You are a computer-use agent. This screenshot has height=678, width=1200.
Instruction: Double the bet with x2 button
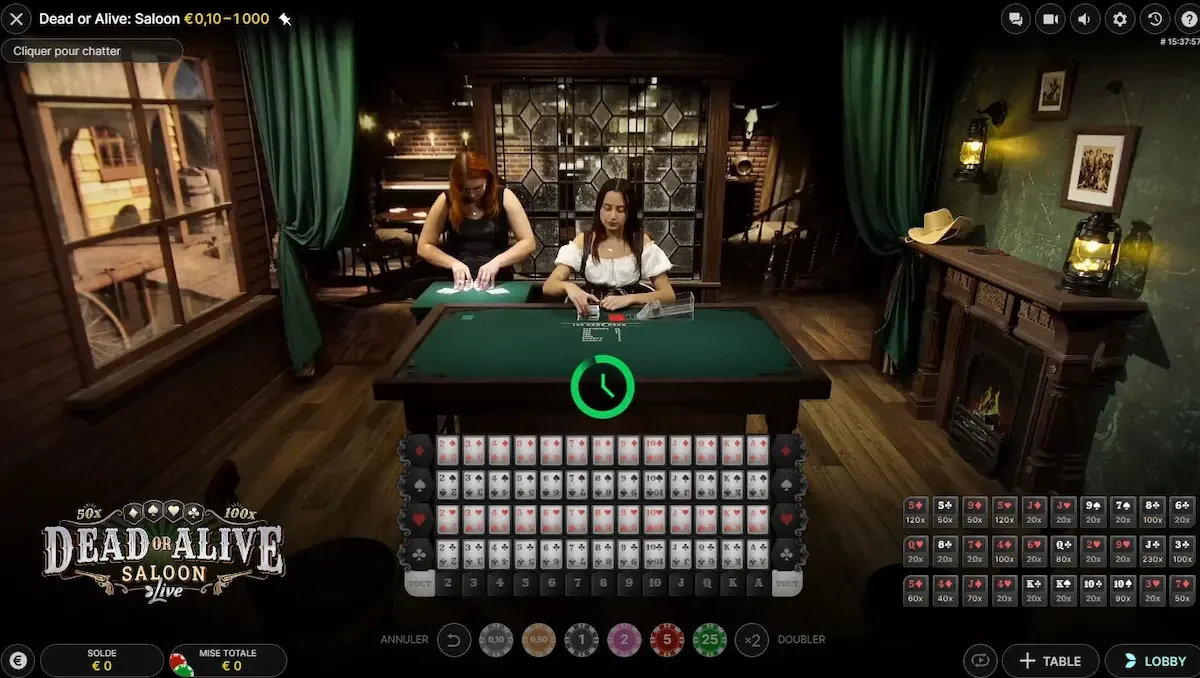point(752,639)
